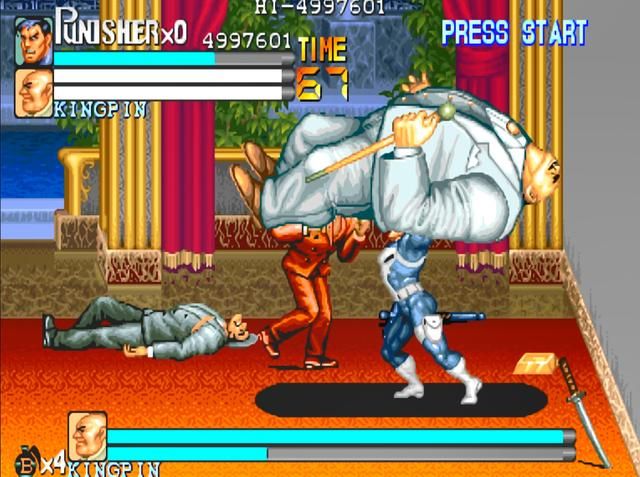Select the grenade stock icon
Screen dimensions: 640x477
point(23,465)
